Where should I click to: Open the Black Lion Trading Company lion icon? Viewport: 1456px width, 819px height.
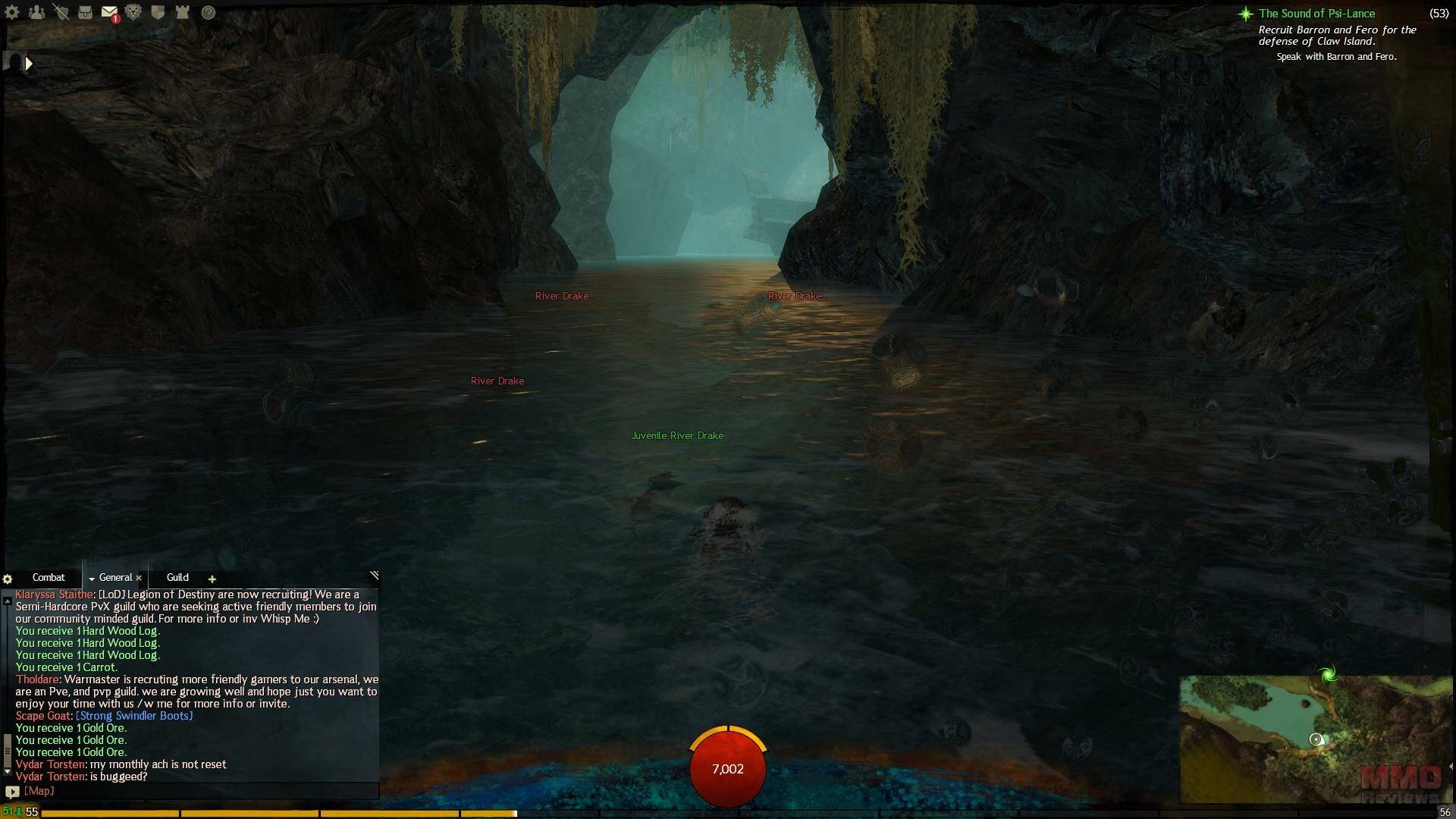coord(133,12)
